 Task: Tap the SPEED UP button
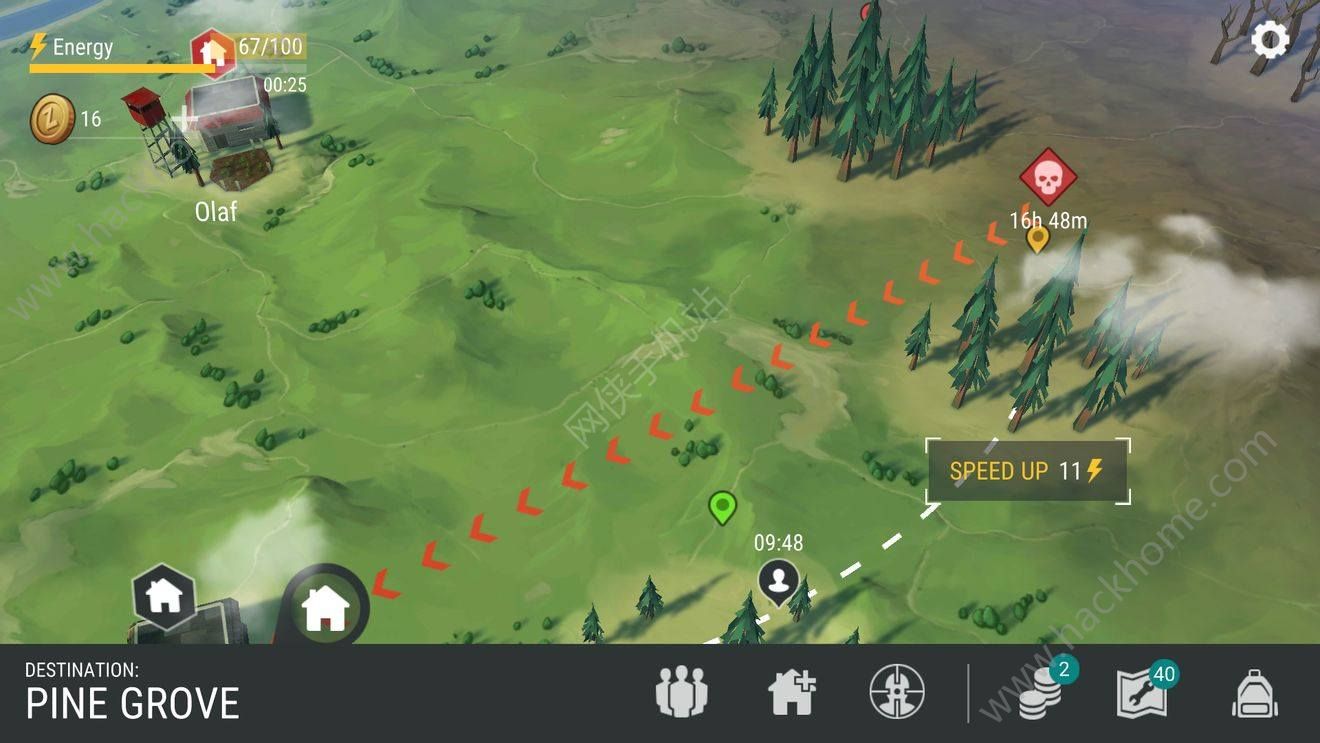tap(1027, 471)
